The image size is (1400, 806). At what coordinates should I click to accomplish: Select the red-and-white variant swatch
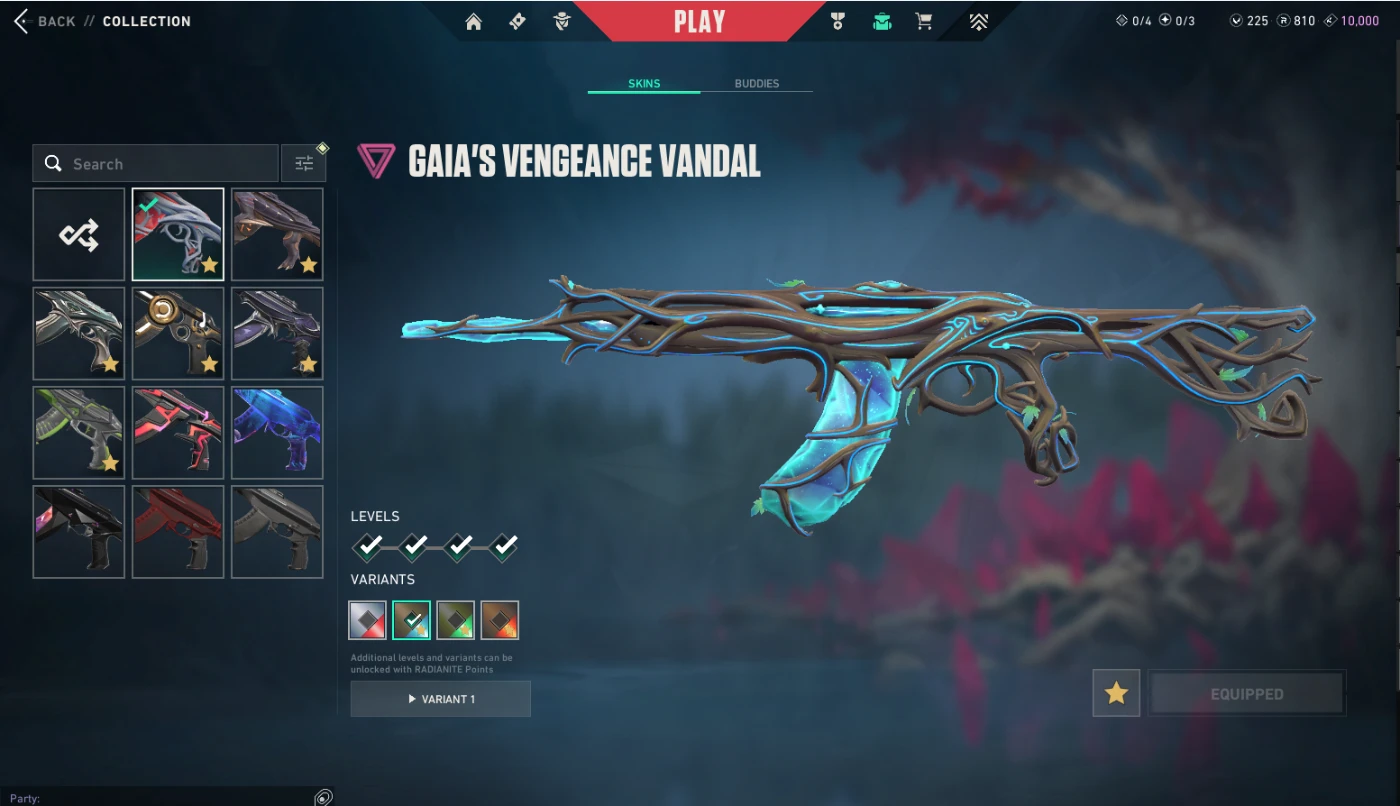pyautogui.click(x=367, y=620)
